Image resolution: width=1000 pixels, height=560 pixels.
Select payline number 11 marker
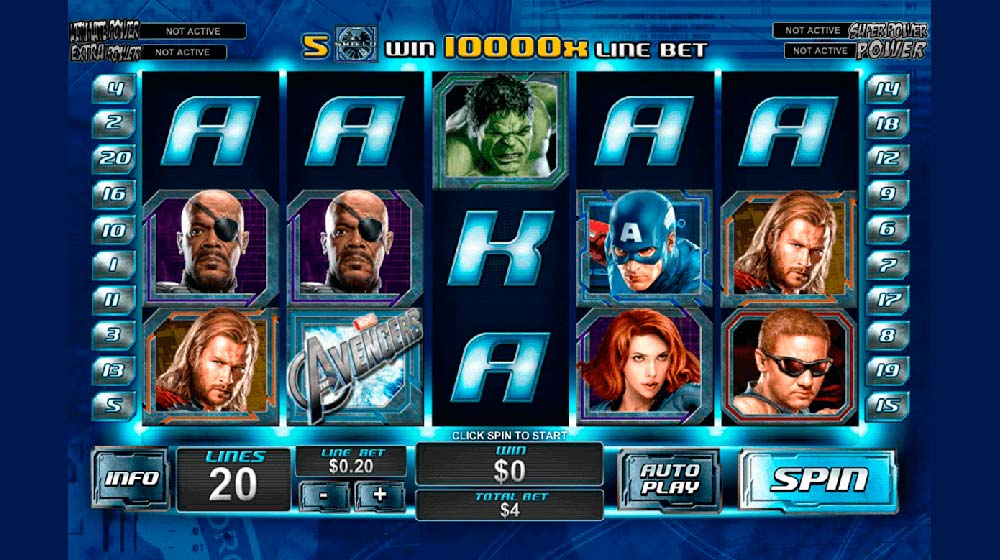(115, 299)
